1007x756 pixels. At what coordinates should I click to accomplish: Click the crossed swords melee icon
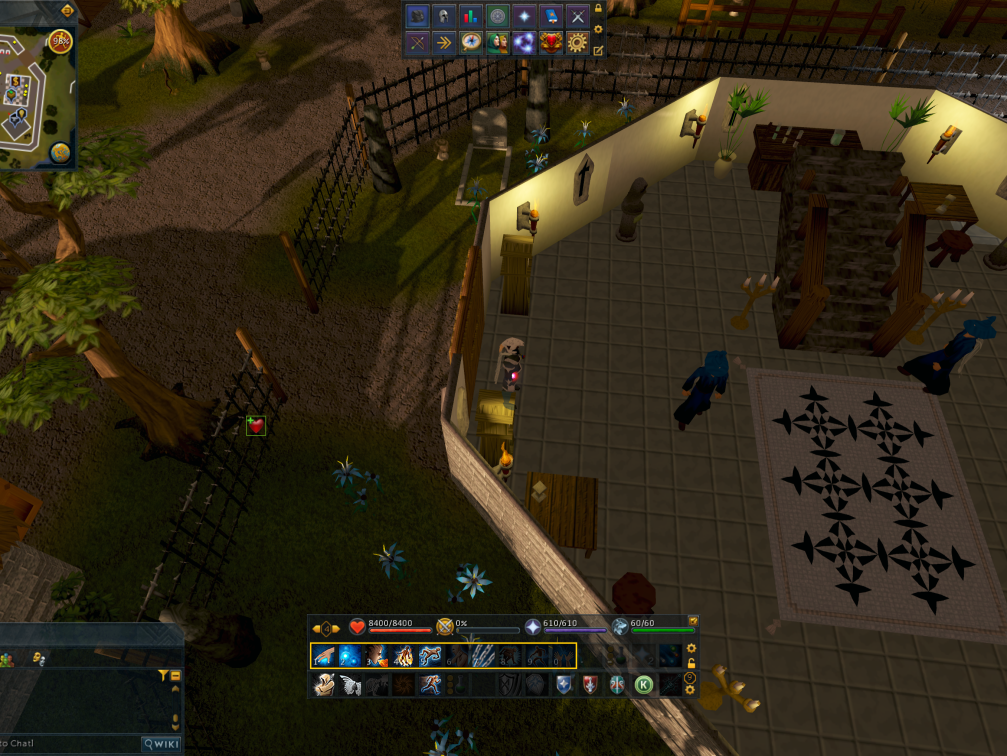tap(577, 16)
